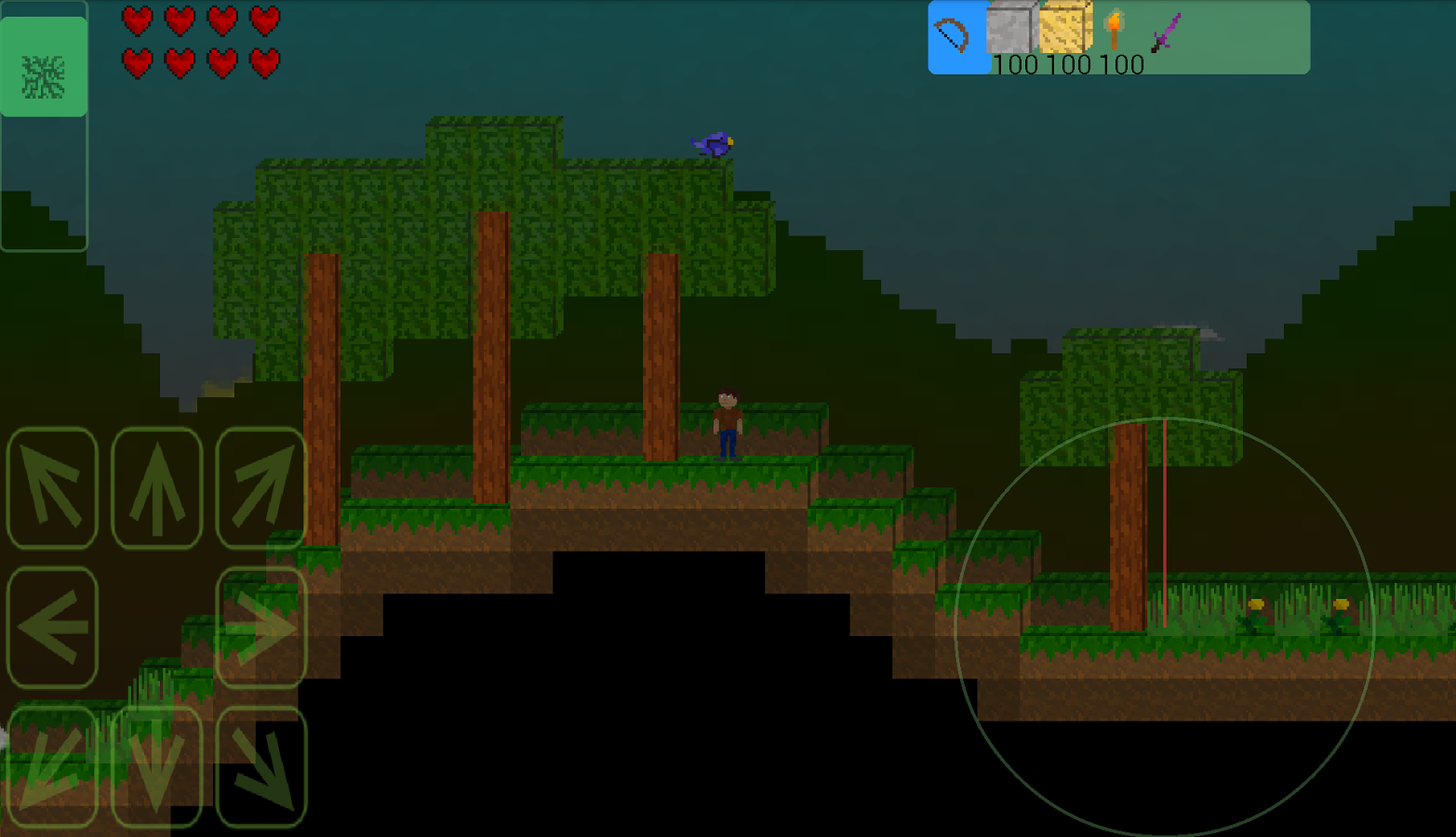
Task: Tap the up-right diagonal arrow button
Action: pos(261,488)
